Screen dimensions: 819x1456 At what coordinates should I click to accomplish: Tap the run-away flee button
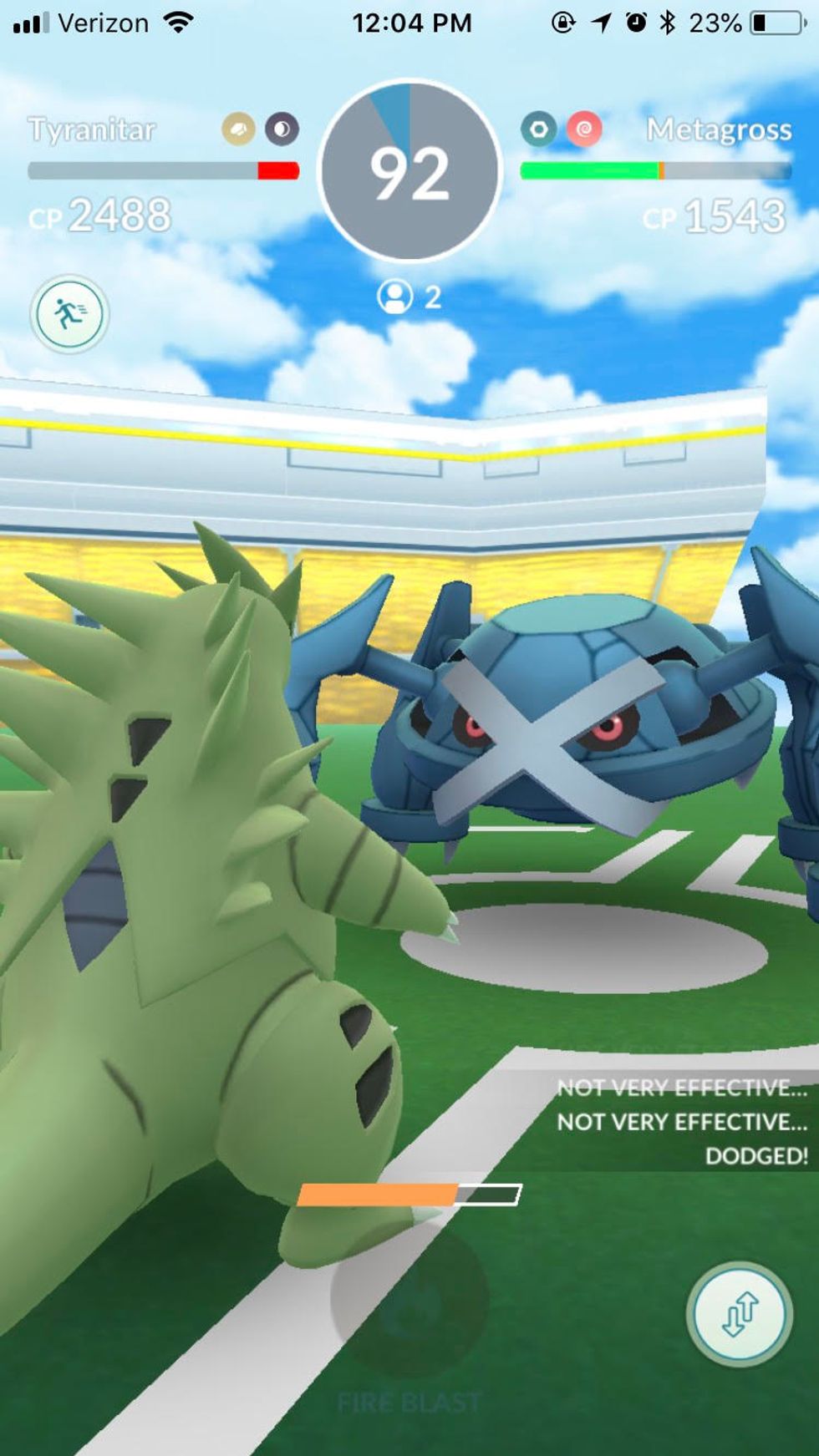[70, 314]
